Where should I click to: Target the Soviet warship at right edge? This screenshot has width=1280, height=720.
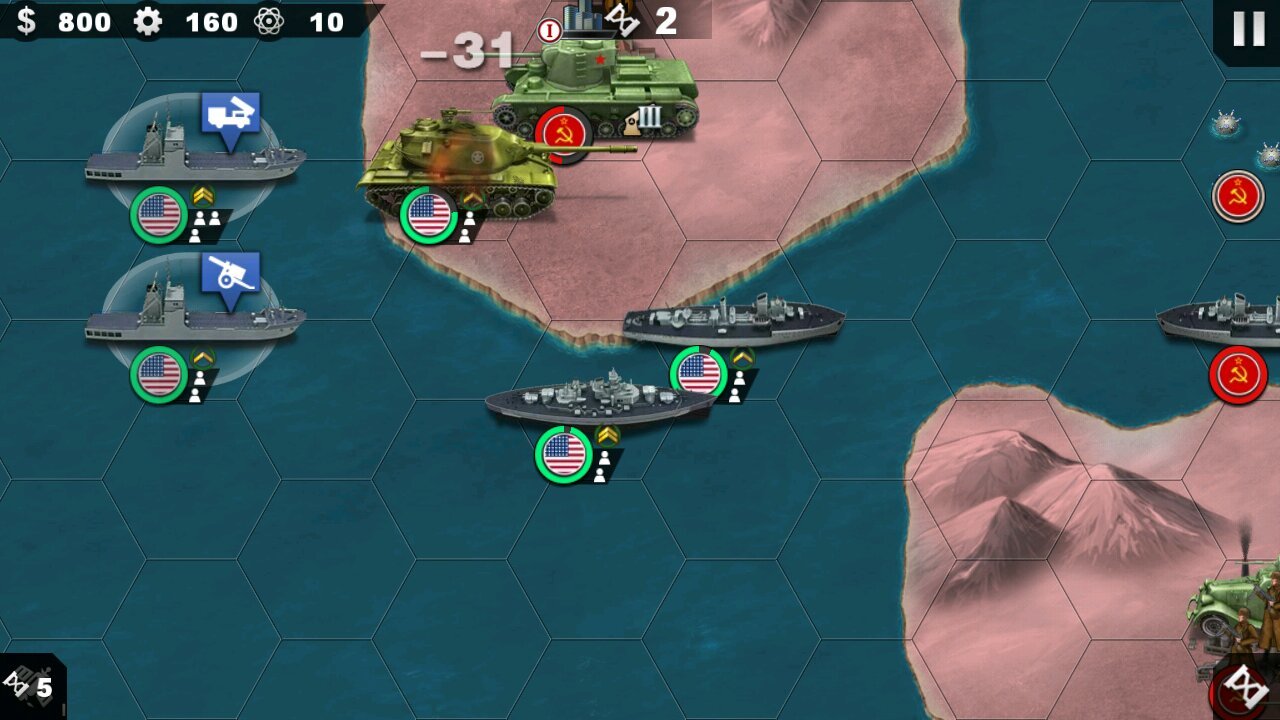pos(1225,322)
